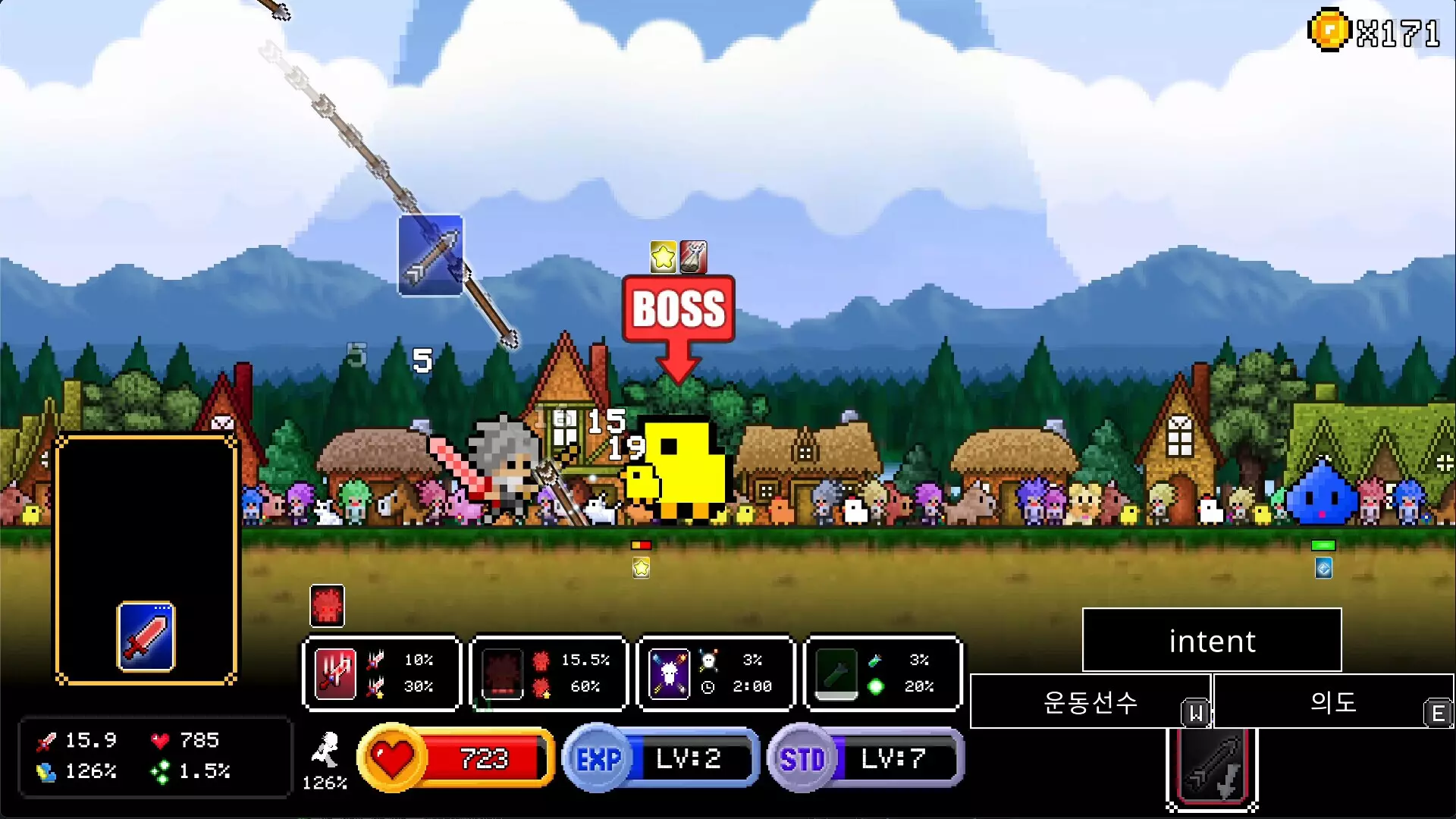
Task: Click the heart icon on the health bar
Action: point(391,758)
